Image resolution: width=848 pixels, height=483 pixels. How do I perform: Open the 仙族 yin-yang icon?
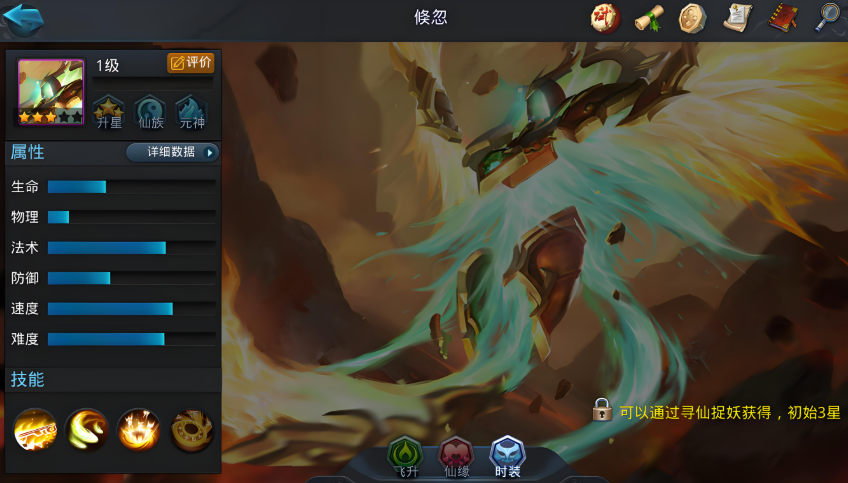pos(150,111)
